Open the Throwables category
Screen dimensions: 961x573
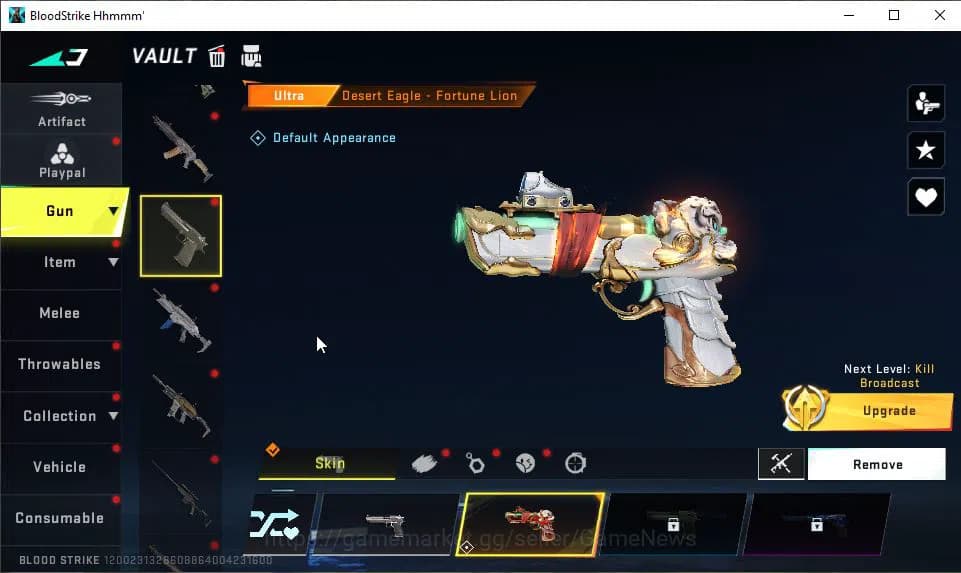[x=60, y=364]
